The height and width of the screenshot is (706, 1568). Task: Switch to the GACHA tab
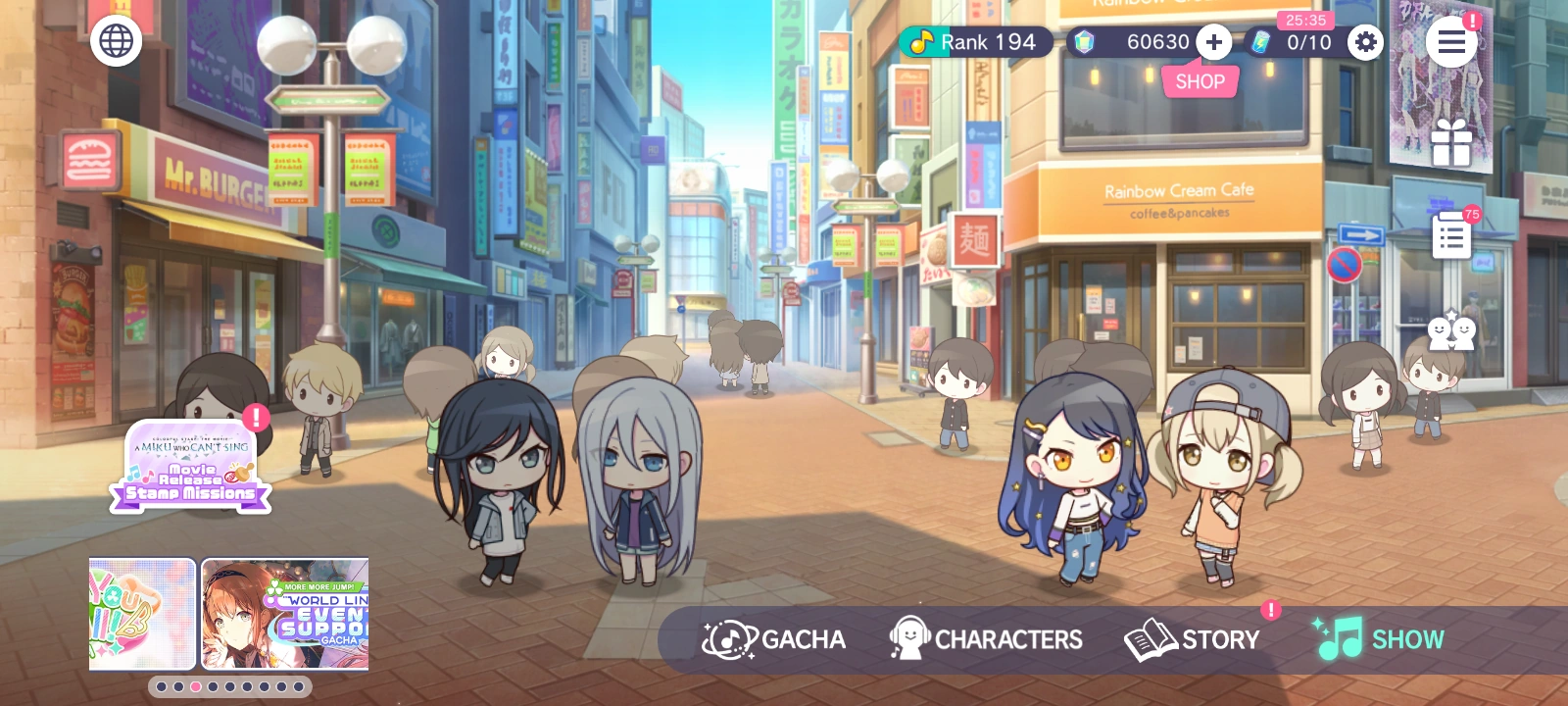[x=774, y=638]
